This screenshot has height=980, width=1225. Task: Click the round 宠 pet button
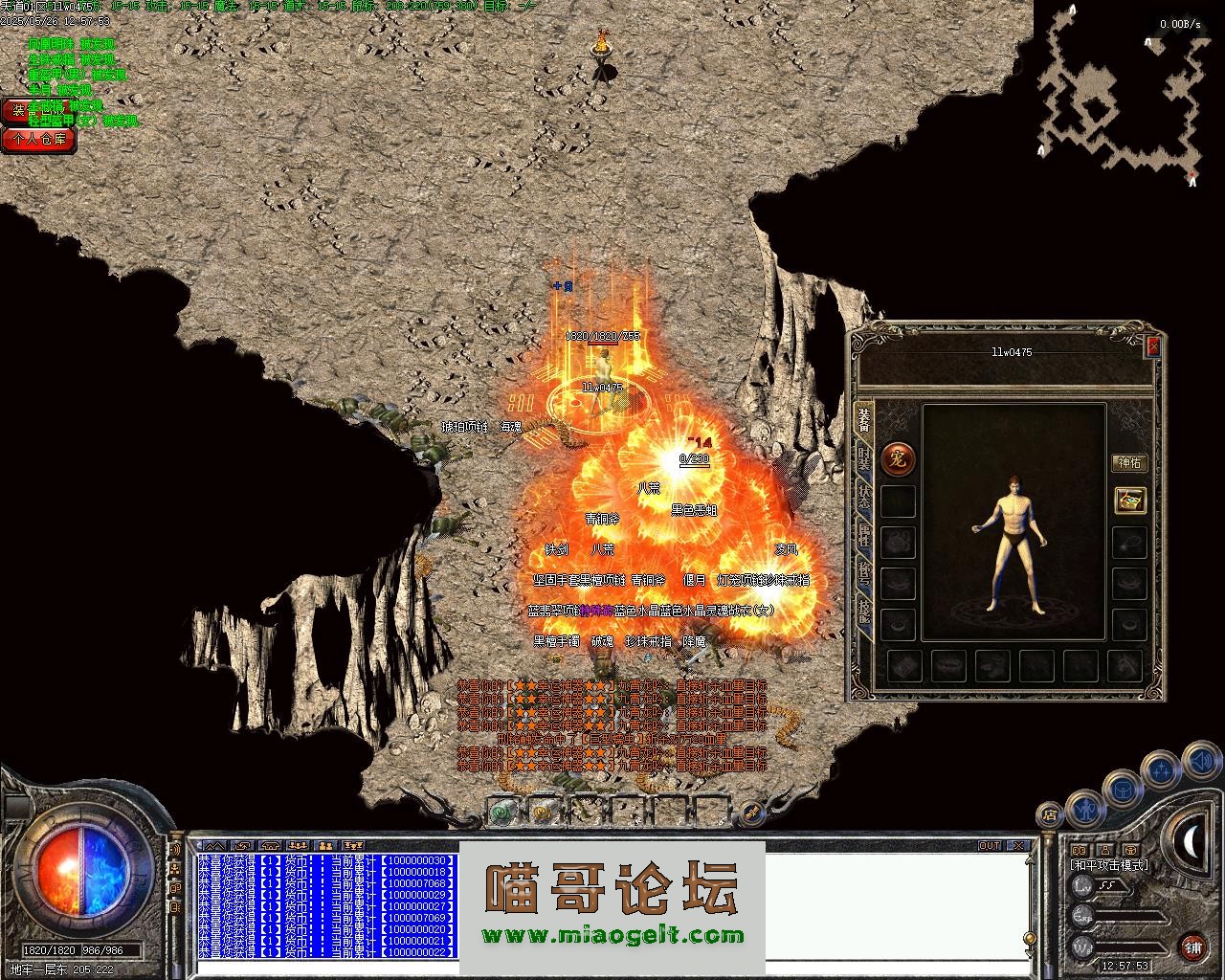[898, 459]
